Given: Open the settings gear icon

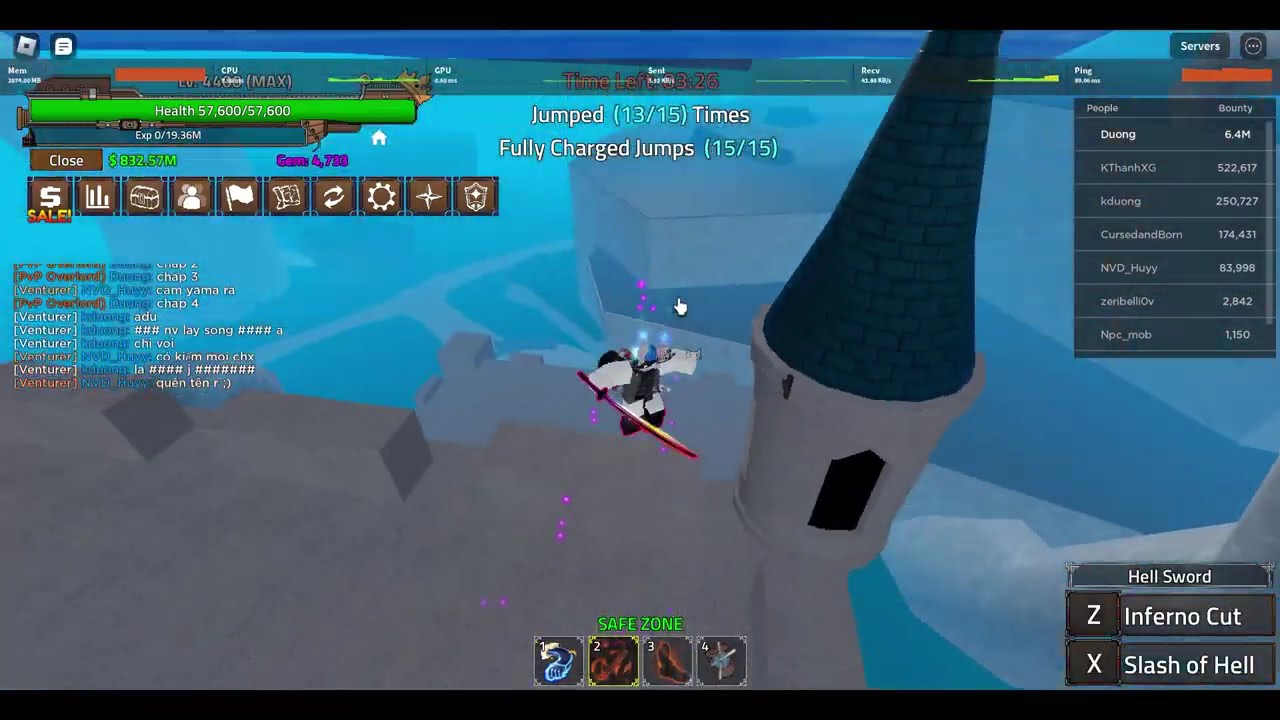Looking at the screenshot, I should click(x=381, y=197).
